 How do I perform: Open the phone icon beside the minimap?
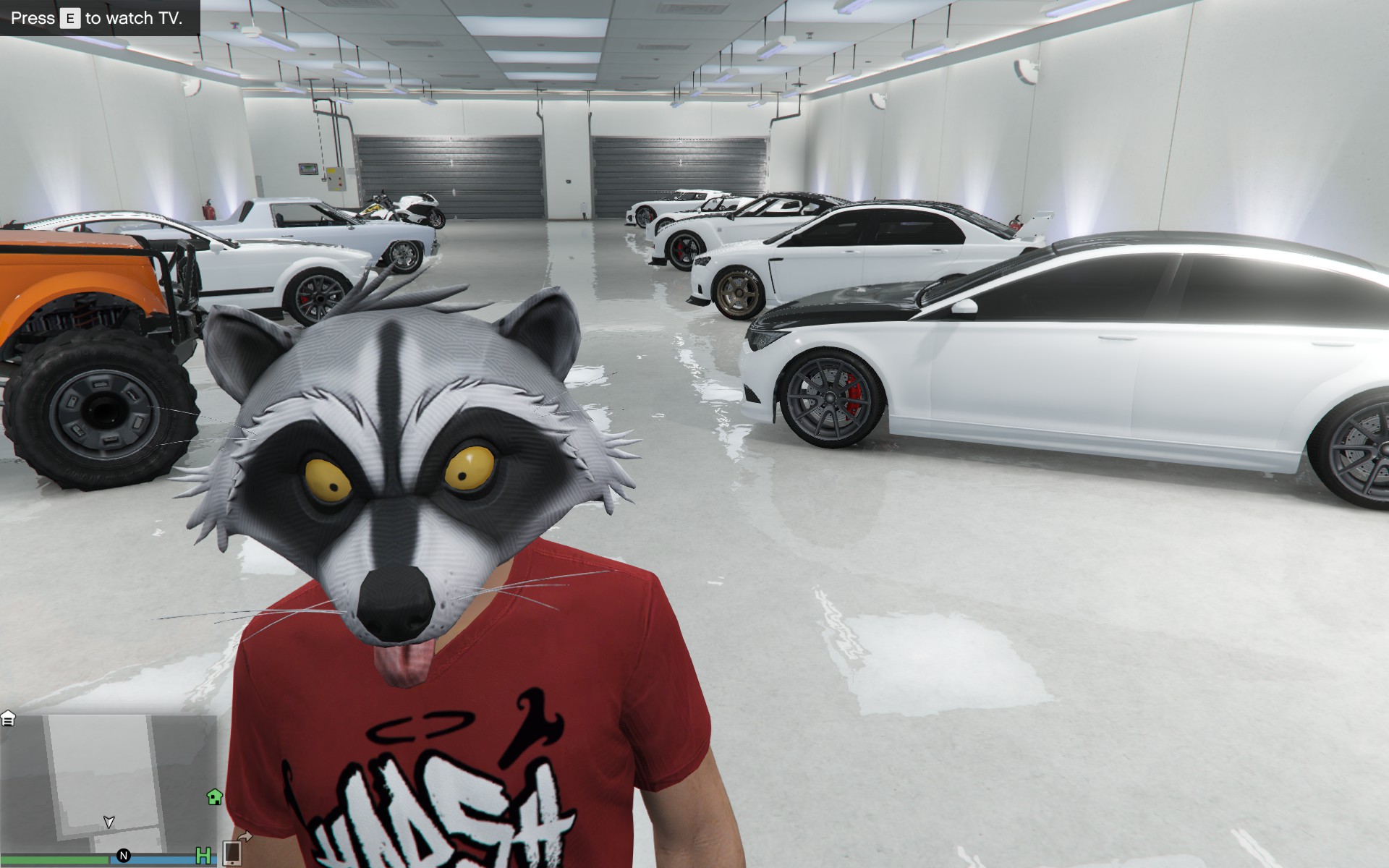[232, 853]
